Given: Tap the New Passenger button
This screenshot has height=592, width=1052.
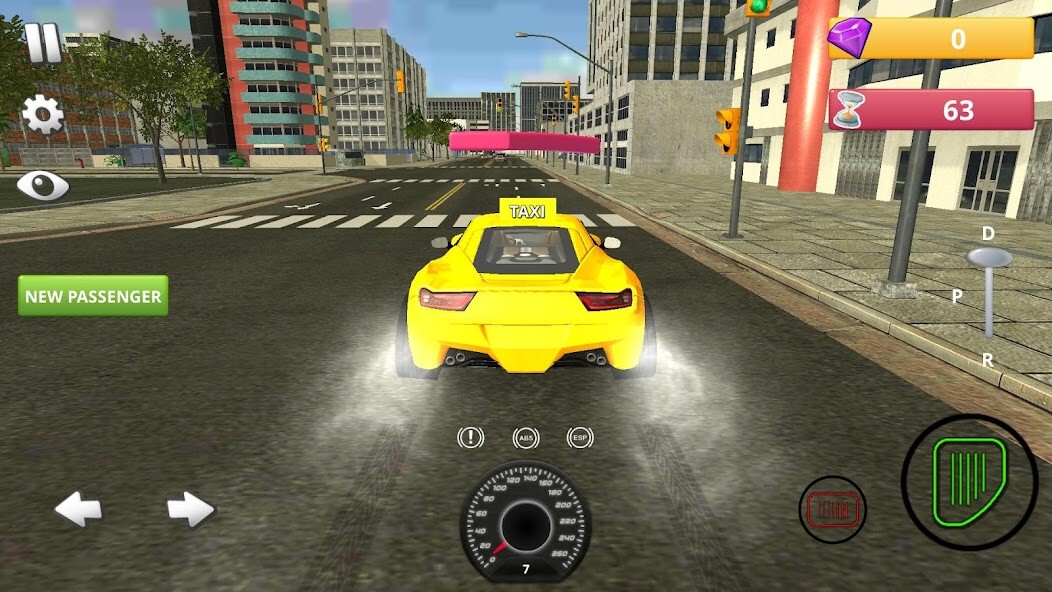Looking at the screenshot, I should [x=93, y=296].
